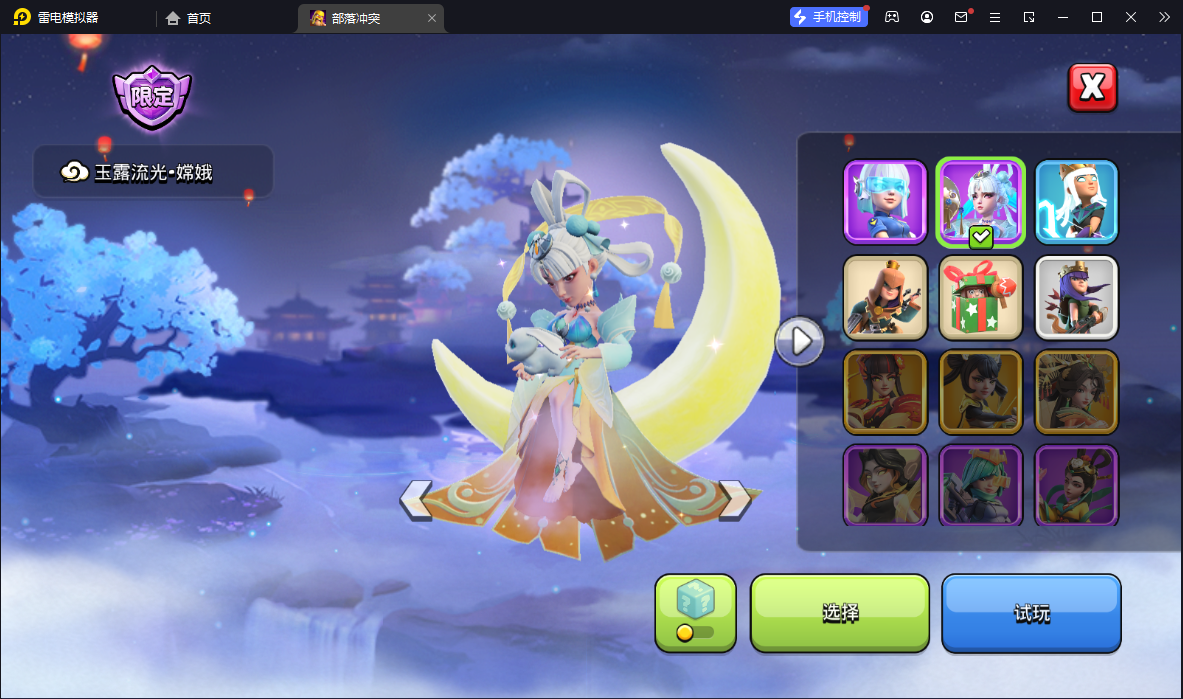The width and height of the screenshot is (1183, 699).
Task: Confirm the skin with the green 选择 button
Action: pos(840,612)
